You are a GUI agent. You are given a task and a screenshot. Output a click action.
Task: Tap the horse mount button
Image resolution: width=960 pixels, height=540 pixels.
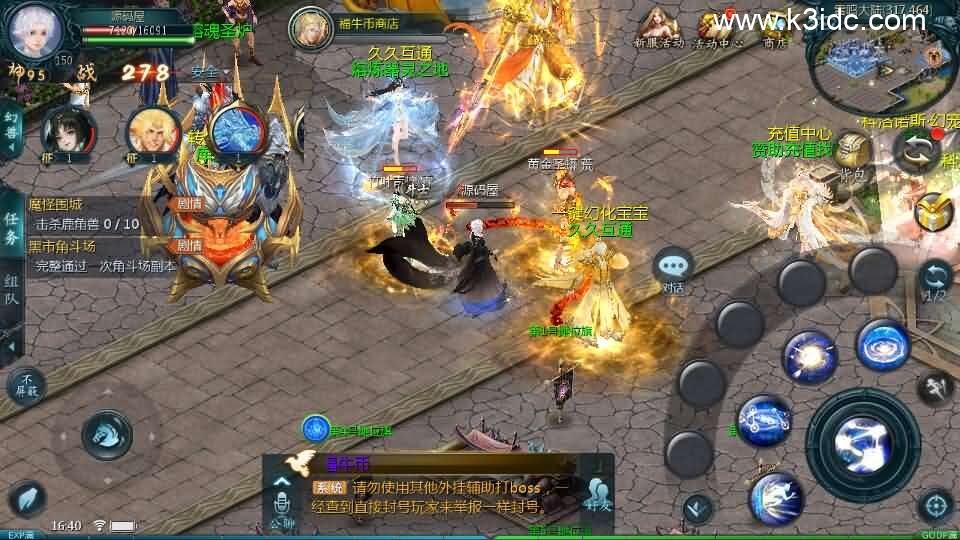(x=106, y=433)
